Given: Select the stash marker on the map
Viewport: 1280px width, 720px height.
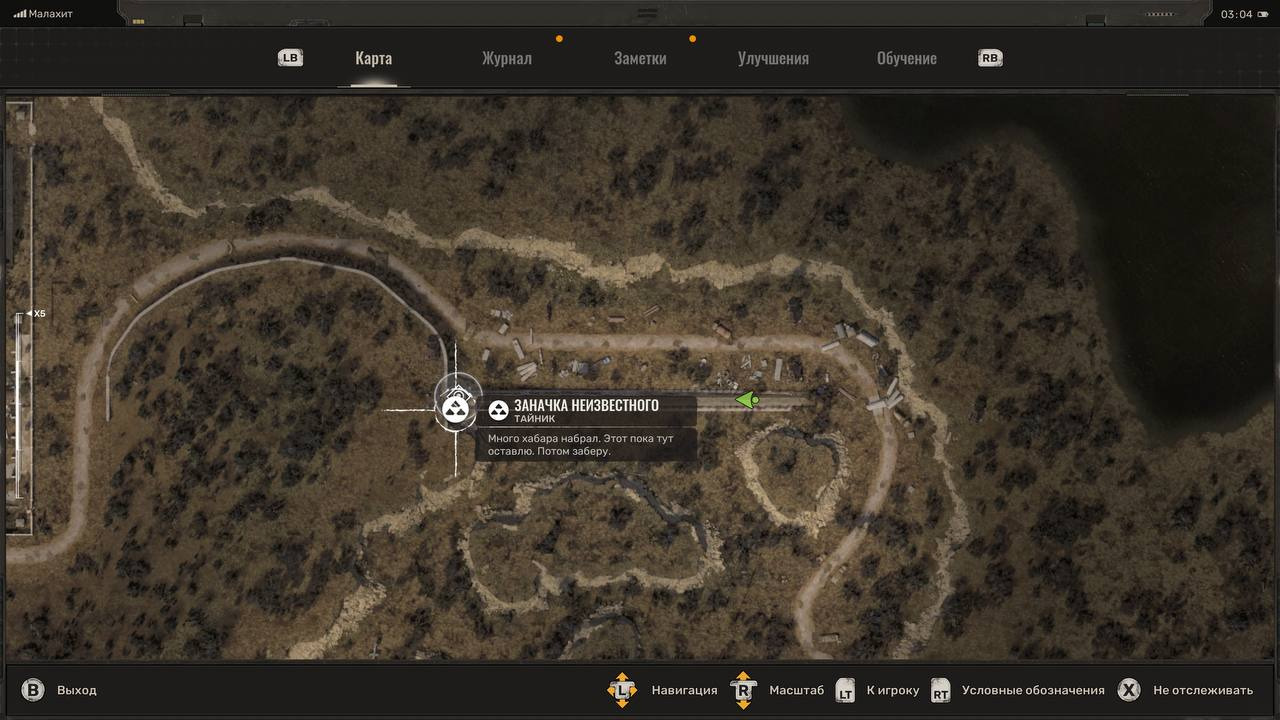Looking at the screenshot, I should [456, 410].
